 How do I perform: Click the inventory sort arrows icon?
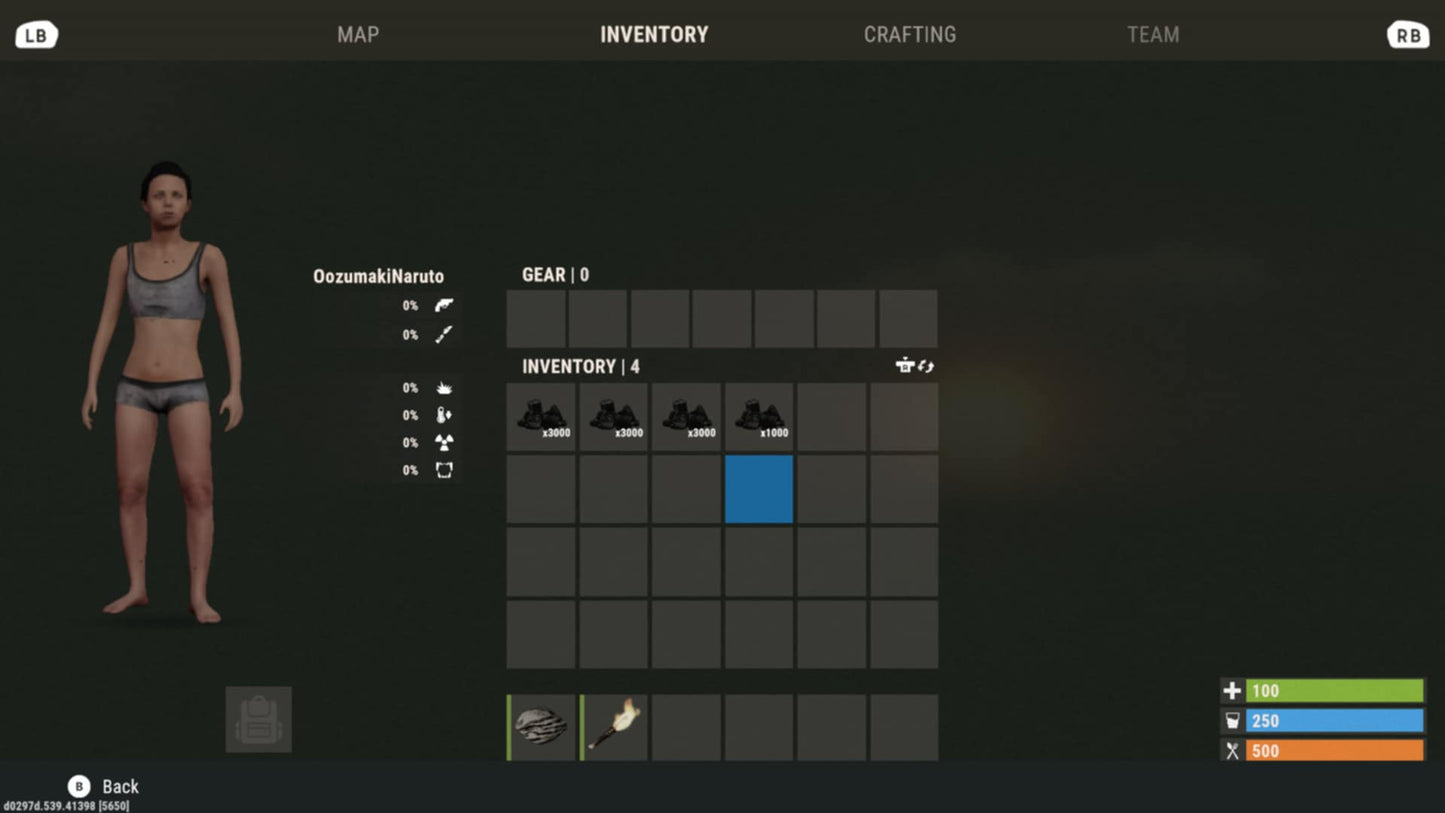(926, 366)
